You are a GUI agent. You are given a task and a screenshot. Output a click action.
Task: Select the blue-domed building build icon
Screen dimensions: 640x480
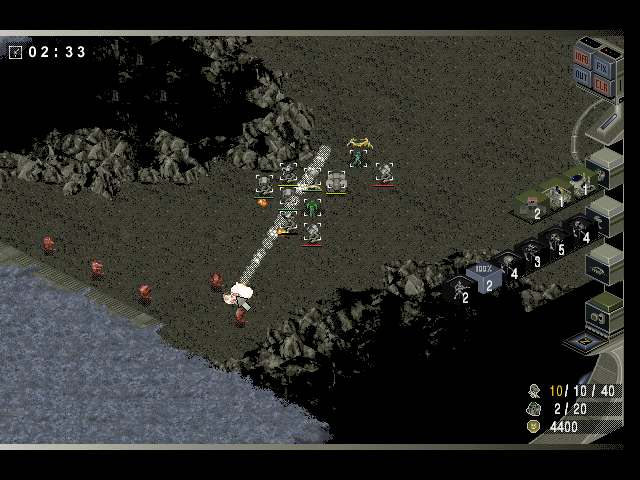coord(578,181)
